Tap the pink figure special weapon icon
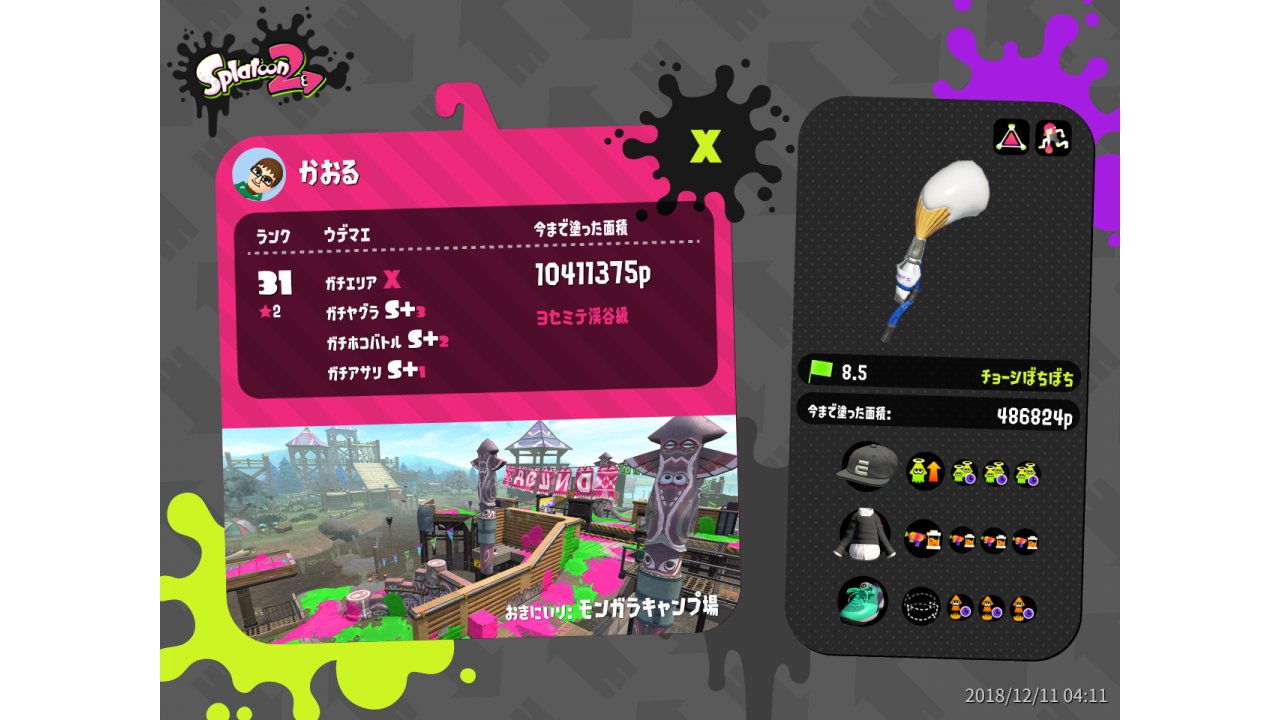1280x720 pixels. 1053,137
